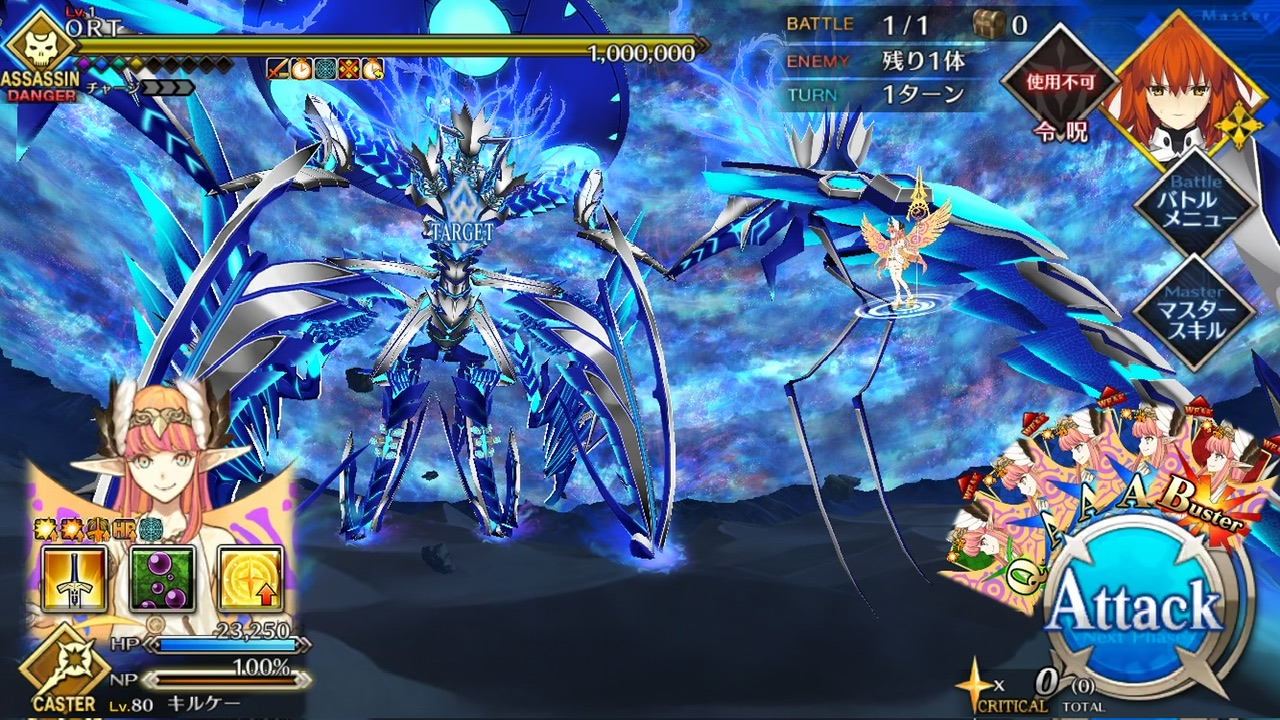Activate Circe's golden circle skill
The image size is (1280, 720).
250,579
